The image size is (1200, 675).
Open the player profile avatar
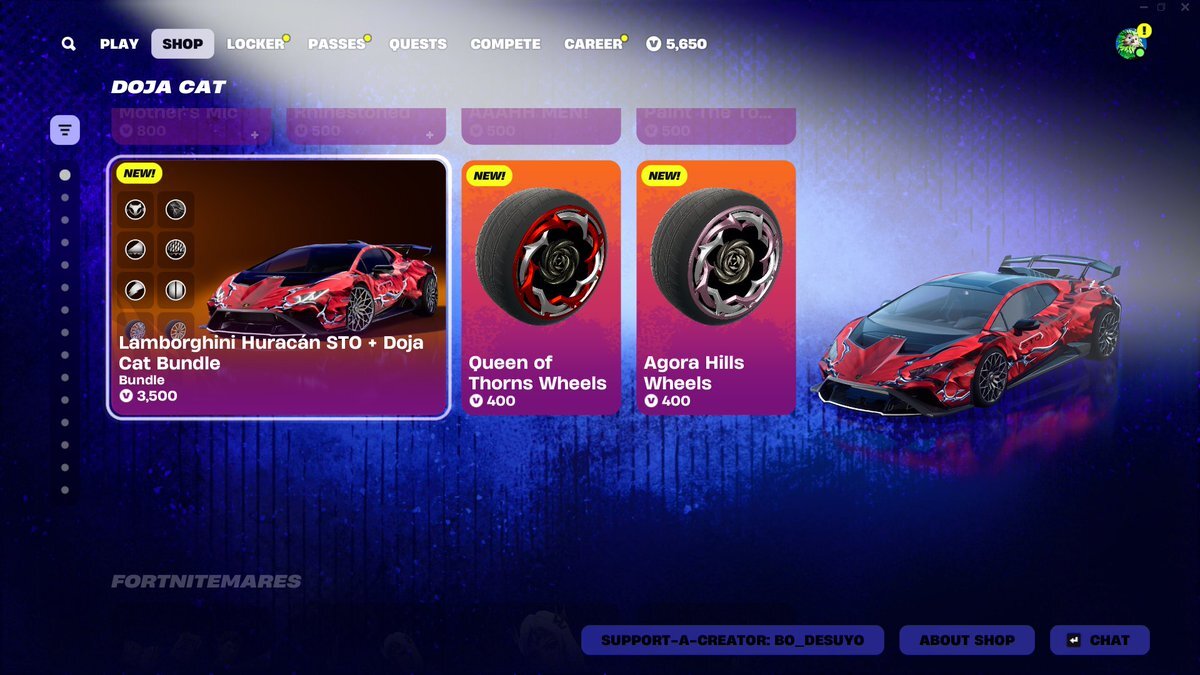tap(1130, 43)
